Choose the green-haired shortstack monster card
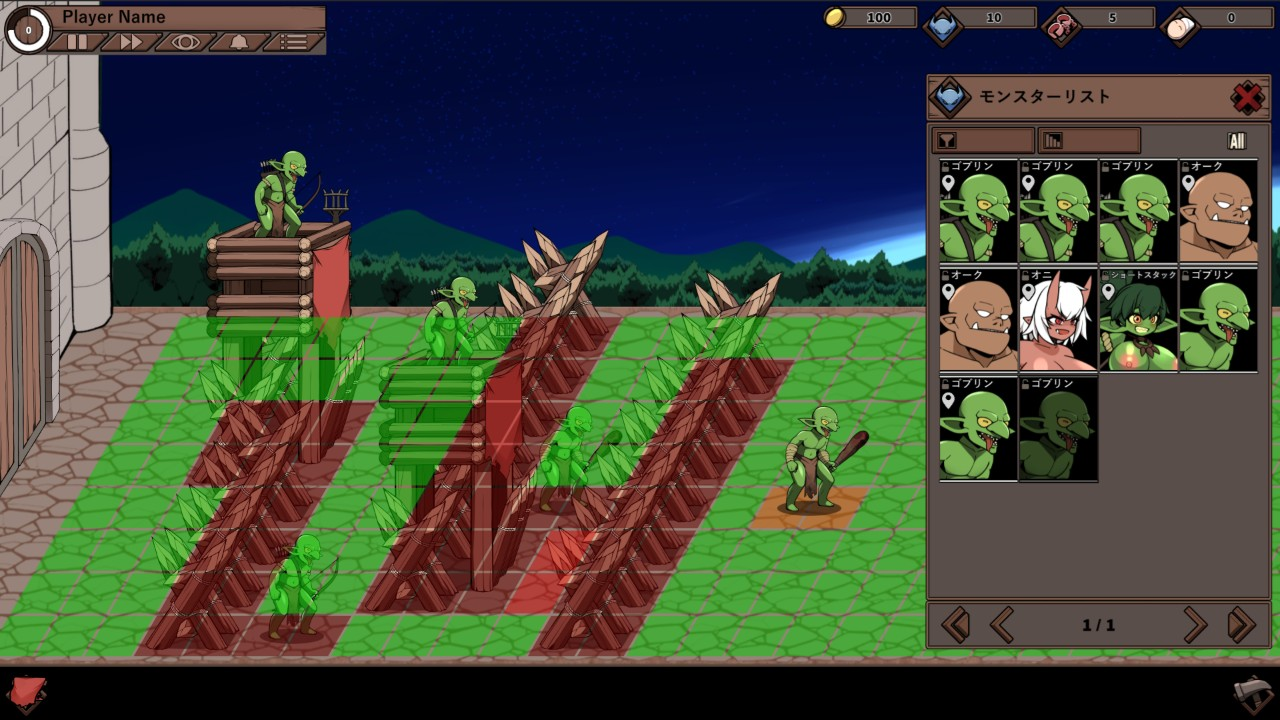Viewport: 1280px width, 720px height. coord(1138,320)
